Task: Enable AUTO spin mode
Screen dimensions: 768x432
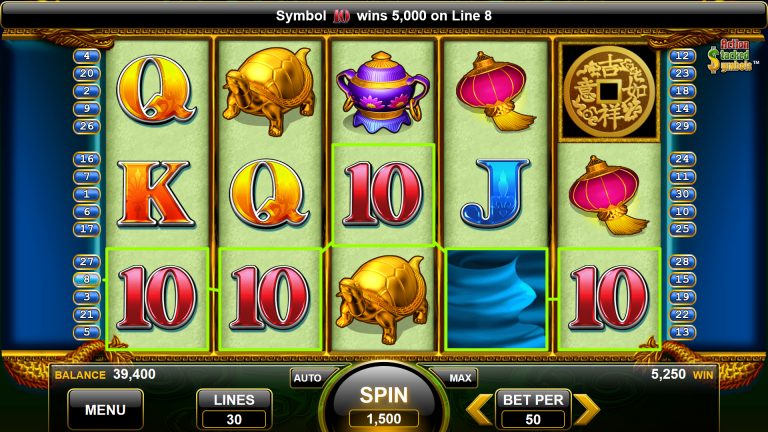Action: coord(306,378)
